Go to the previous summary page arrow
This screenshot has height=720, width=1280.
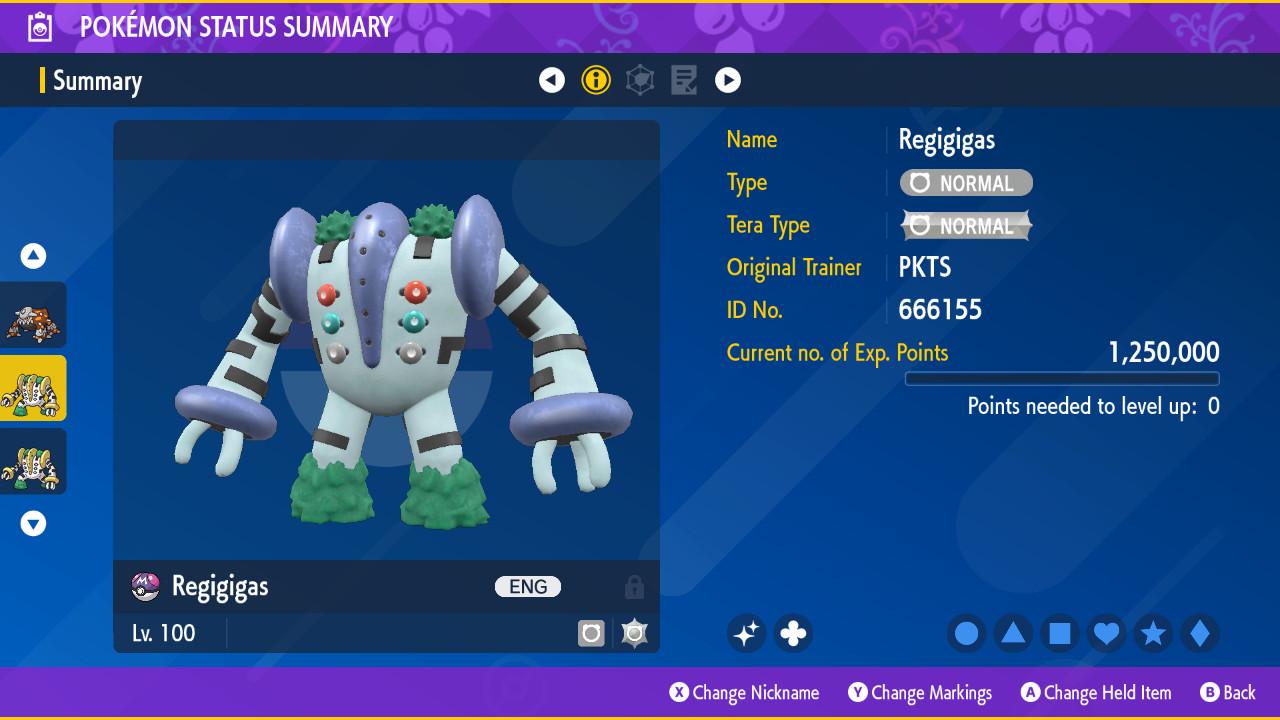pos(552,80)
